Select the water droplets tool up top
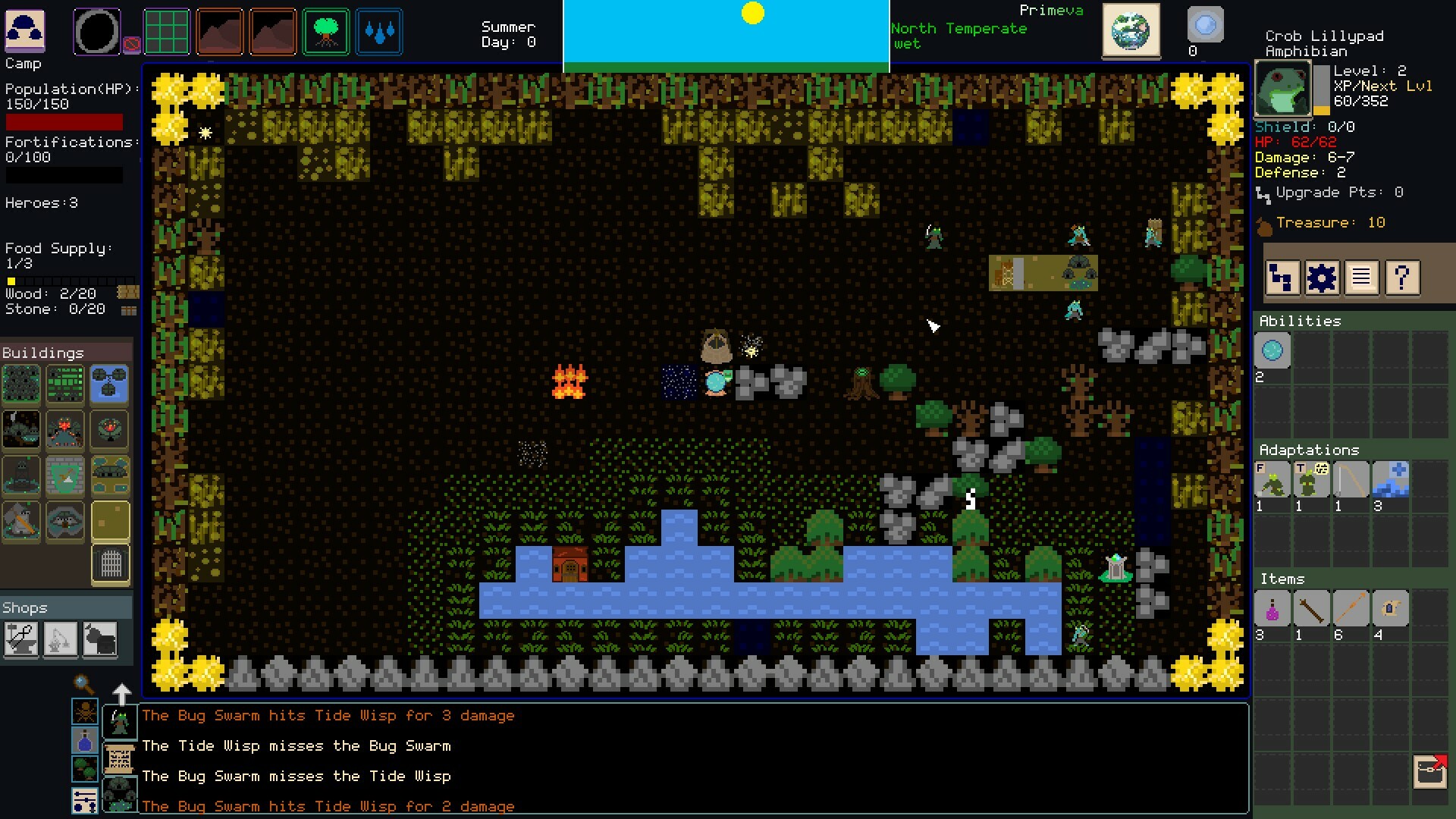Image resolution: width=1456 pixels, height=819 pixels. 379,31
